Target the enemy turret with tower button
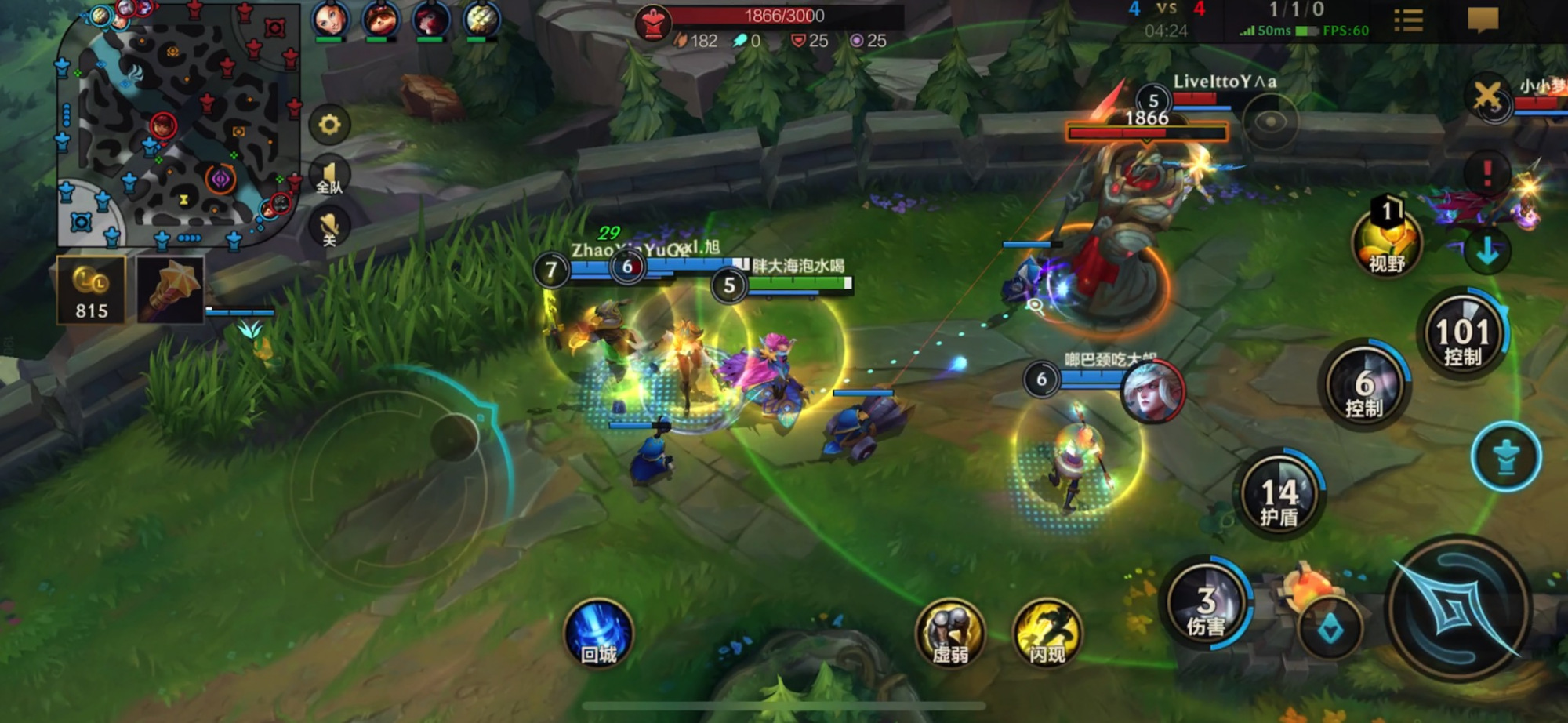 click(x=1505, y=457)
